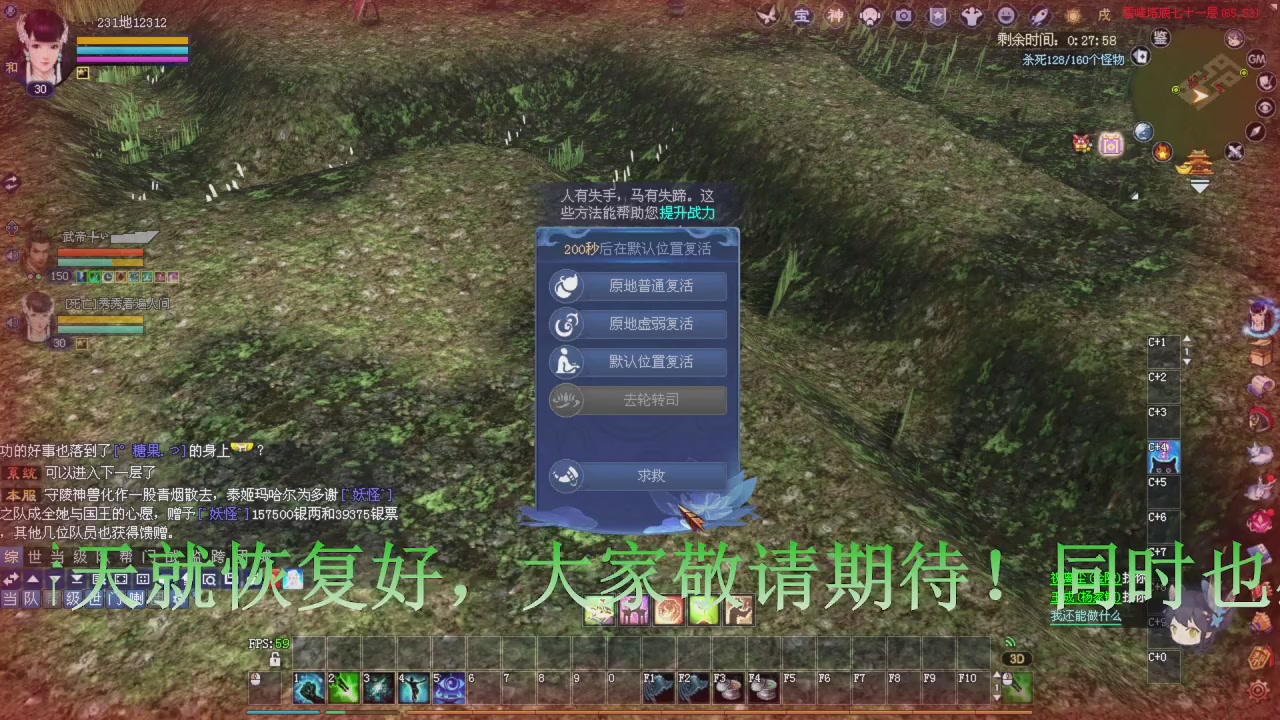Open the smiley emotions icon on top bar

click(1004, 16)
